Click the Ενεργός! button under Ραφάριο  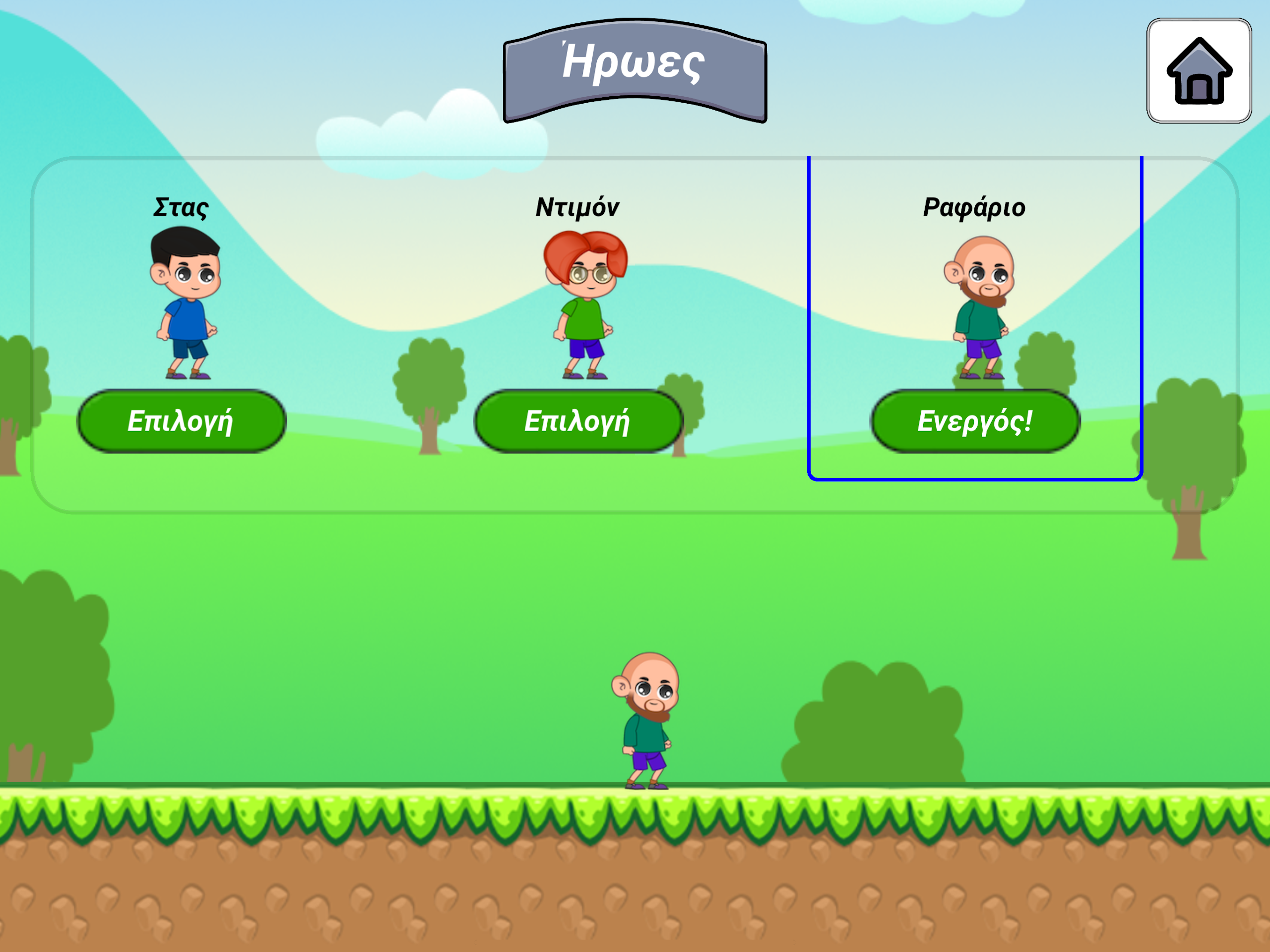(x=975, y=422)
